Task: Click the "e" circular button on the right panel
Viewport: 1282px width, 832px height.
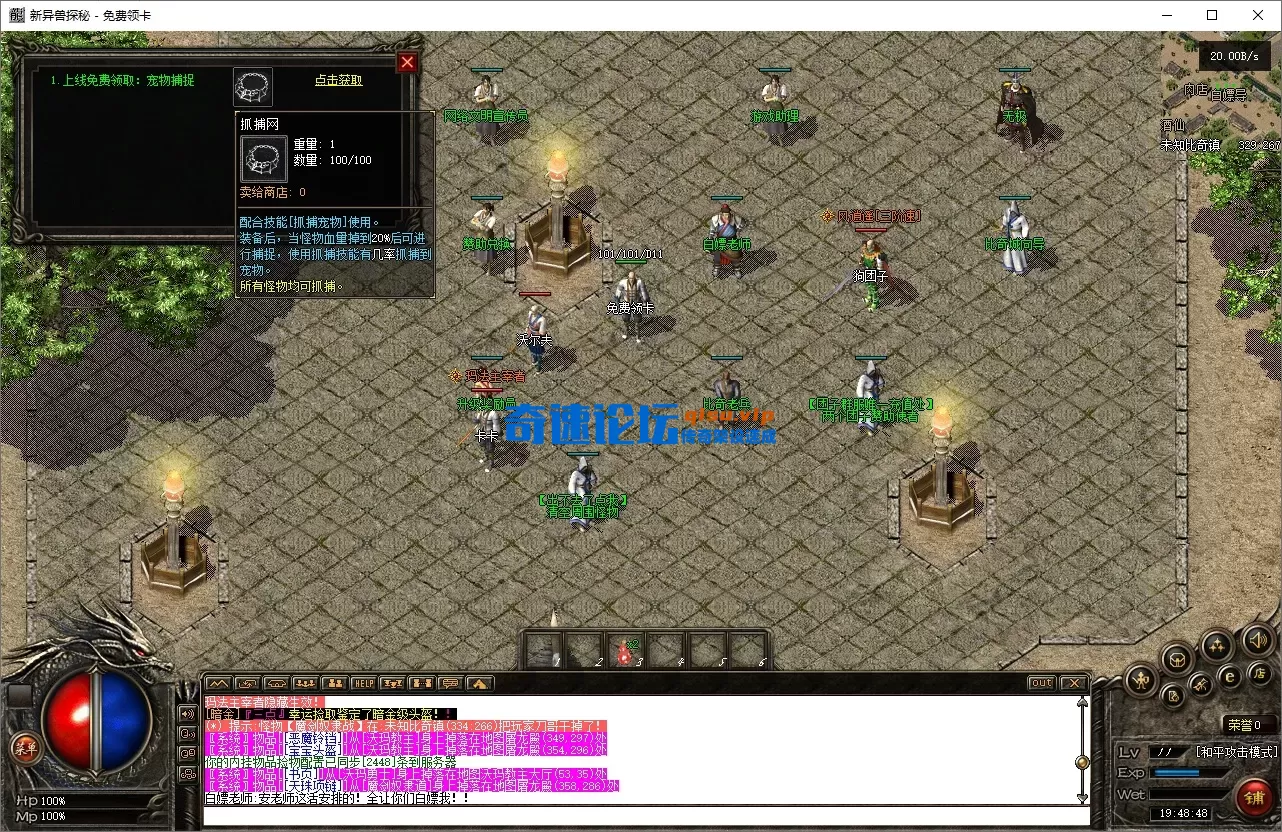Action: (x=1229, y=676)
